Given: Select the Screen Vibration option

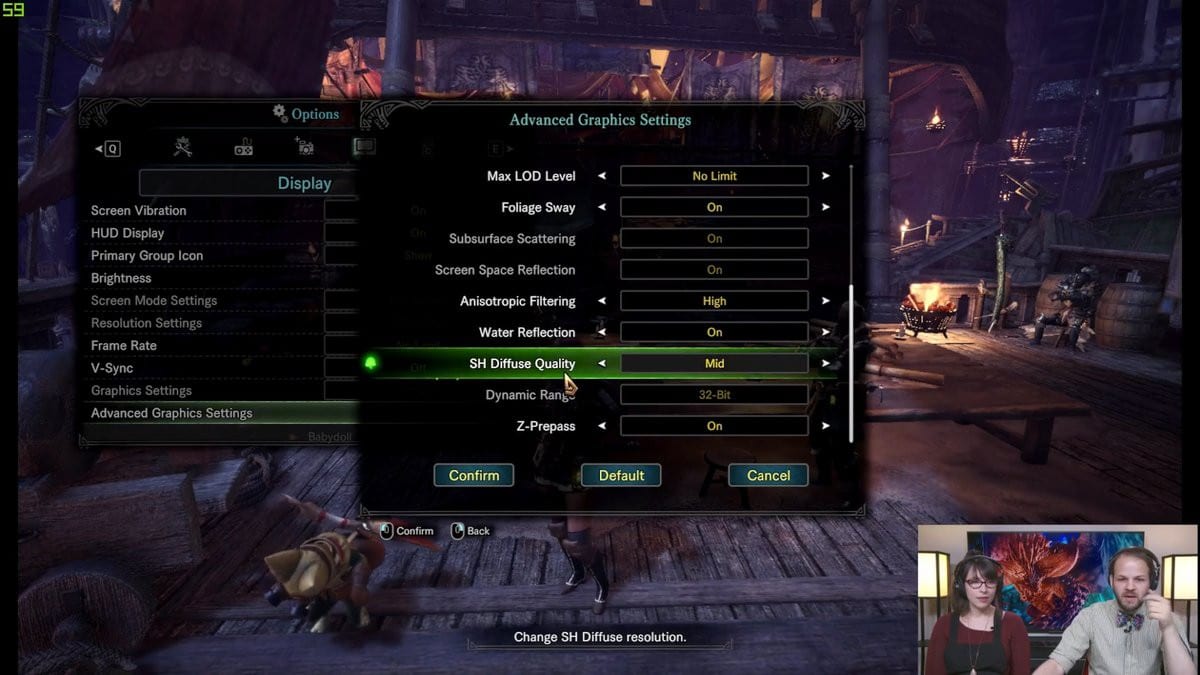Looking at the screenshot, I should click(x=139, y=211).
